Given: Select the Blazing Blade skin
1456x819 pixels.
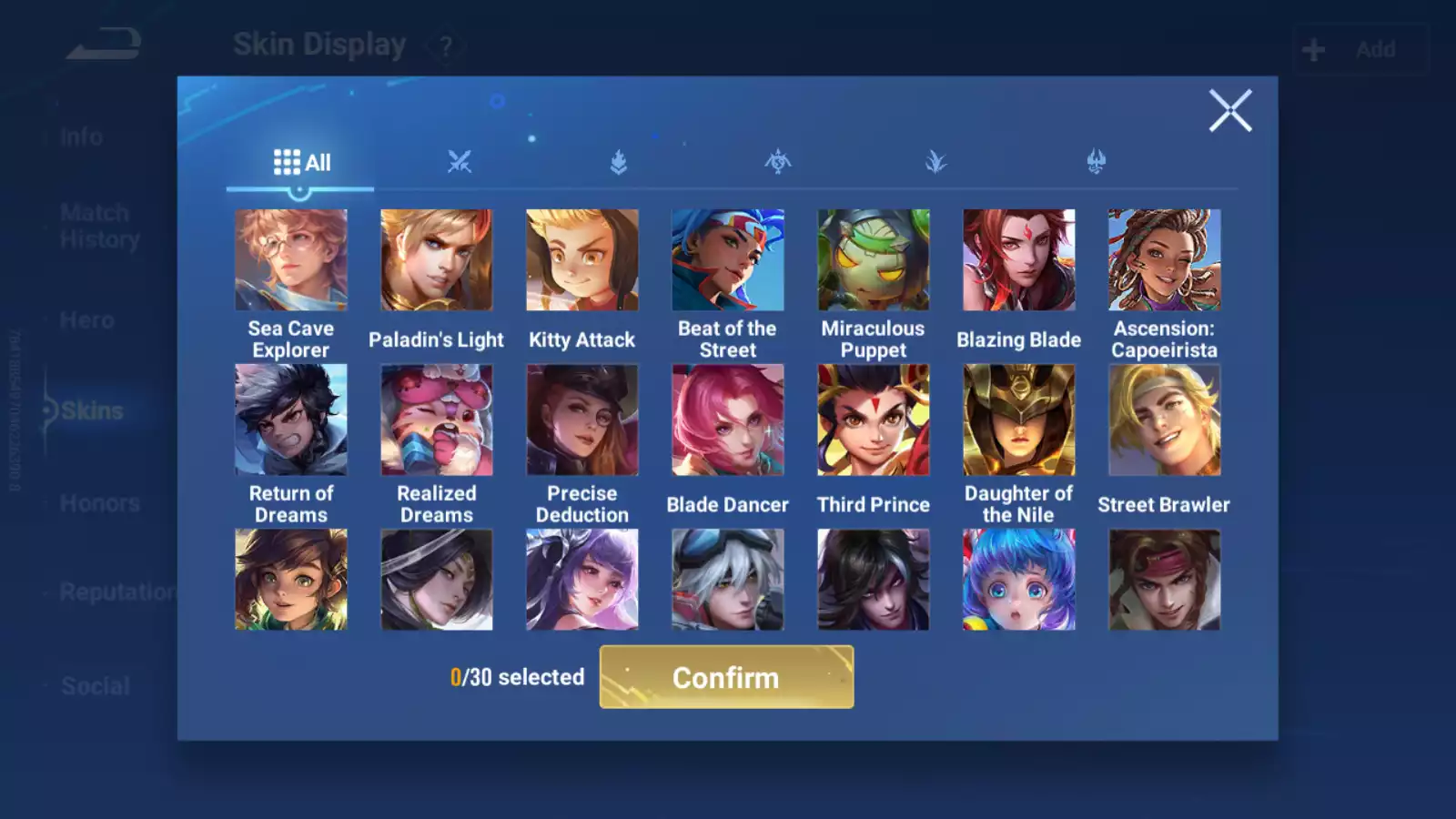Looking at the screenshot, I should (x=1018, y=258).
